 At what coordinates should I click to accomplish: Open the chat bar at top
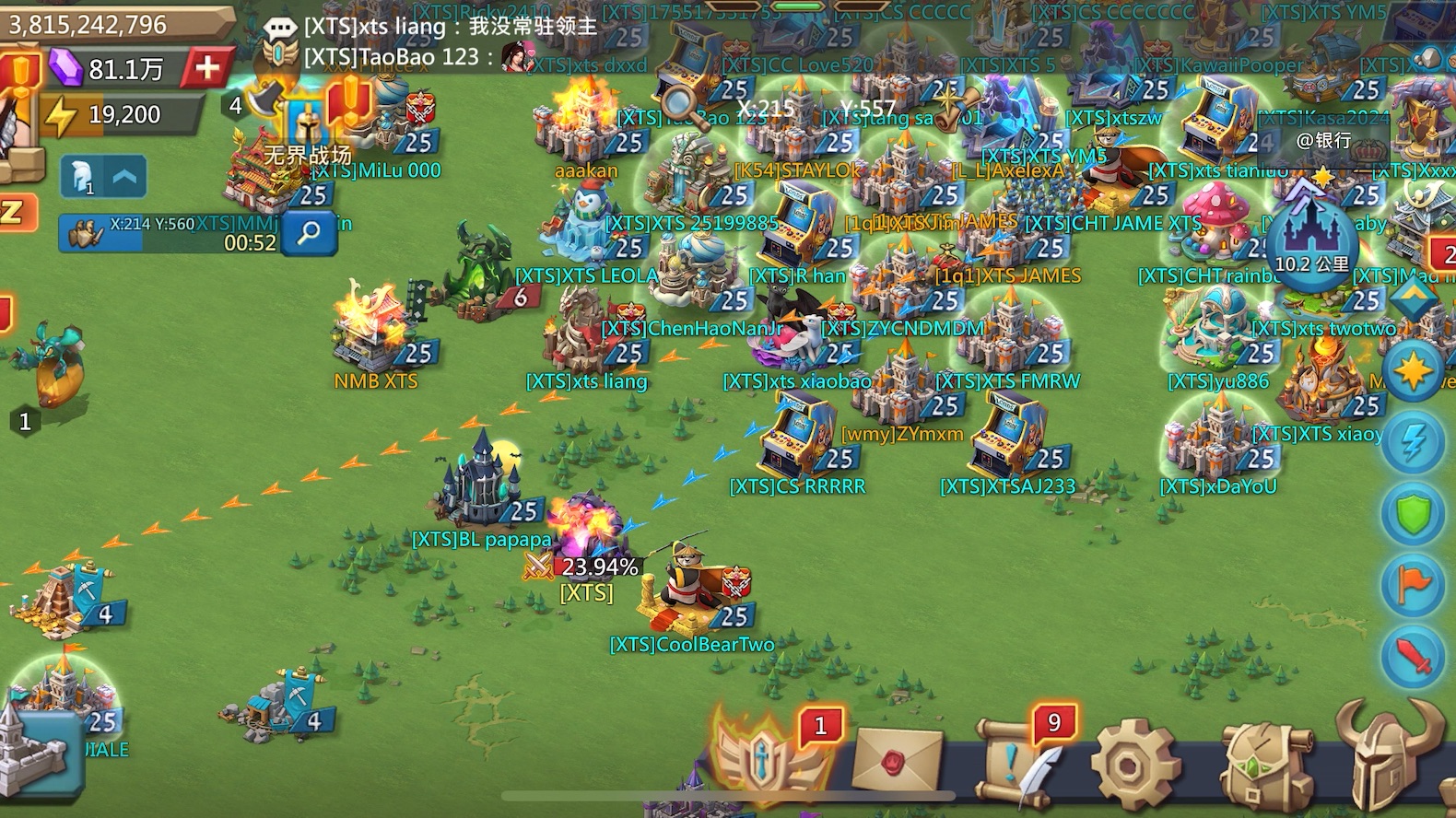[433, 41]
